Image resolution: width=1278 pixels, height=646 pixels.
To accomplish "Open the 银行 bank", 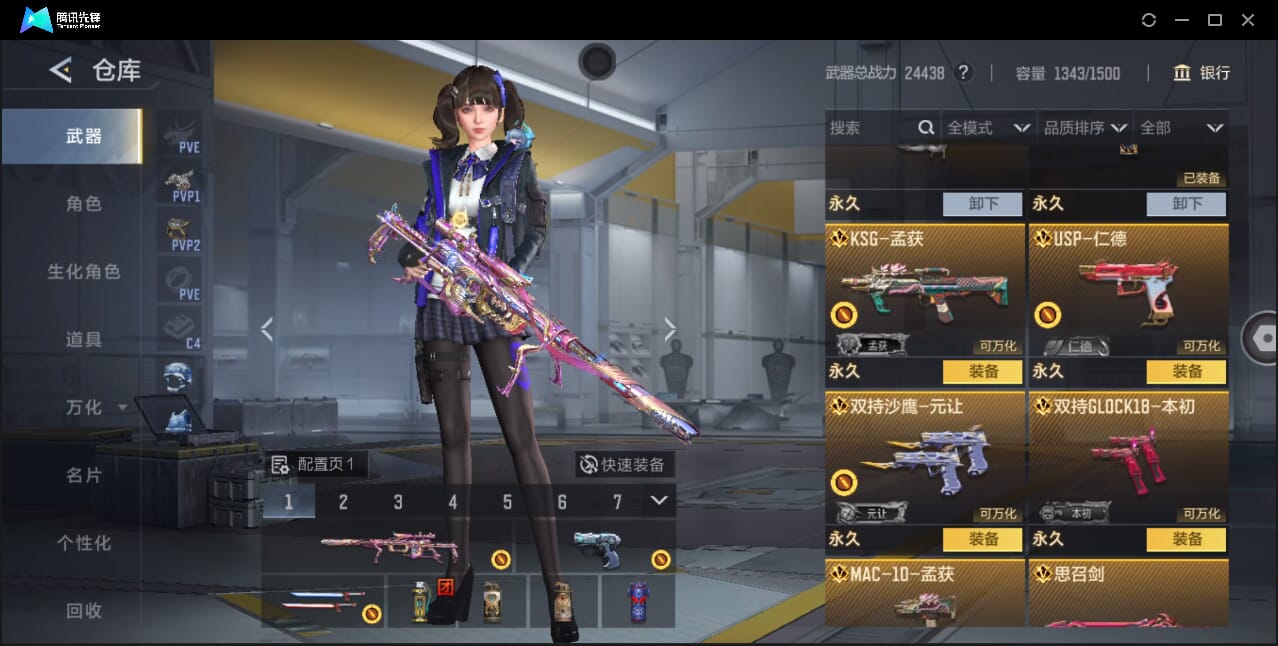I will [1202, 73].
